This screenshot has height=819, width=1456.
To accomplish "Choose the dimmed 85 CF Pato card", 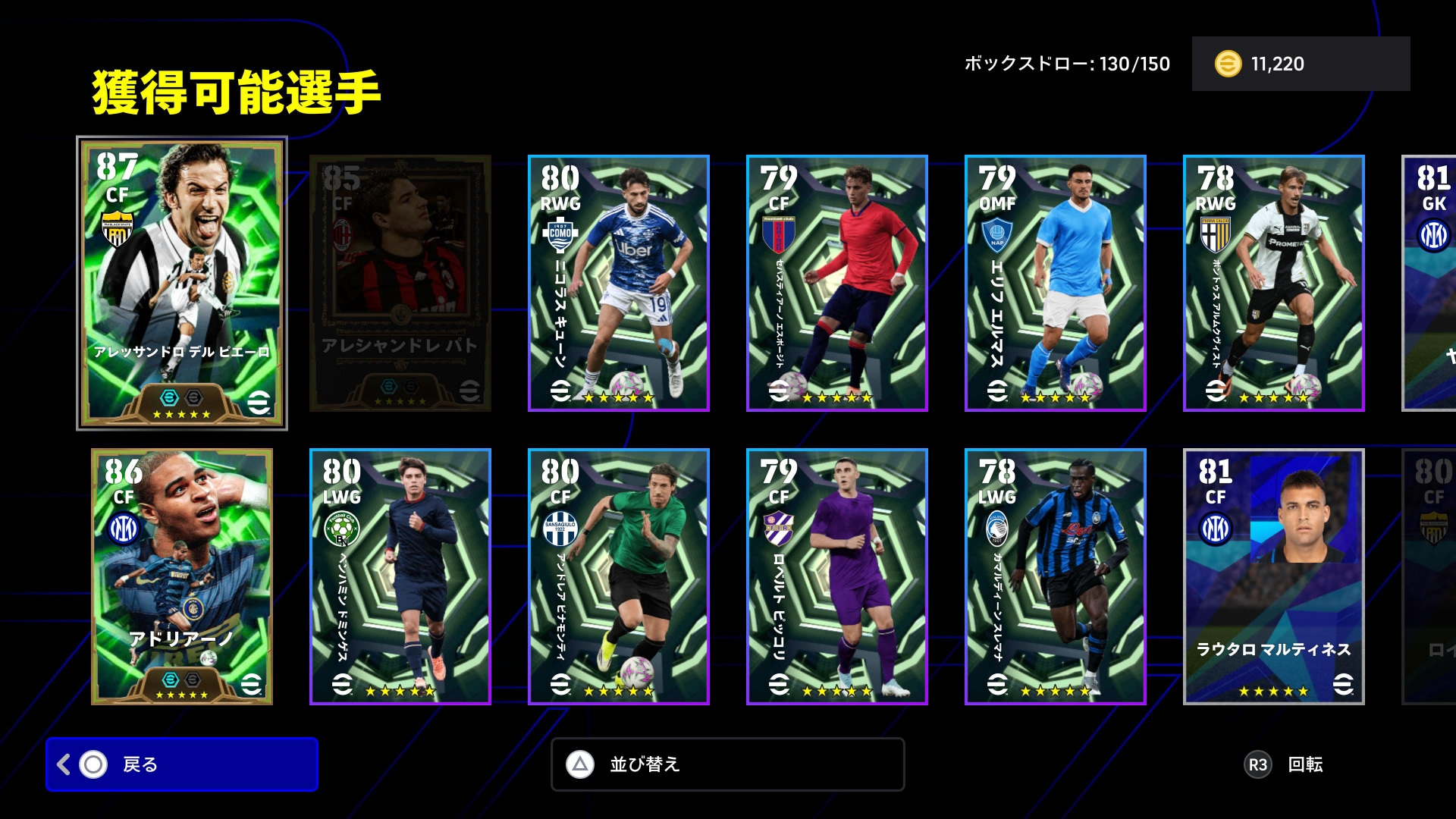I will [400, 283].
